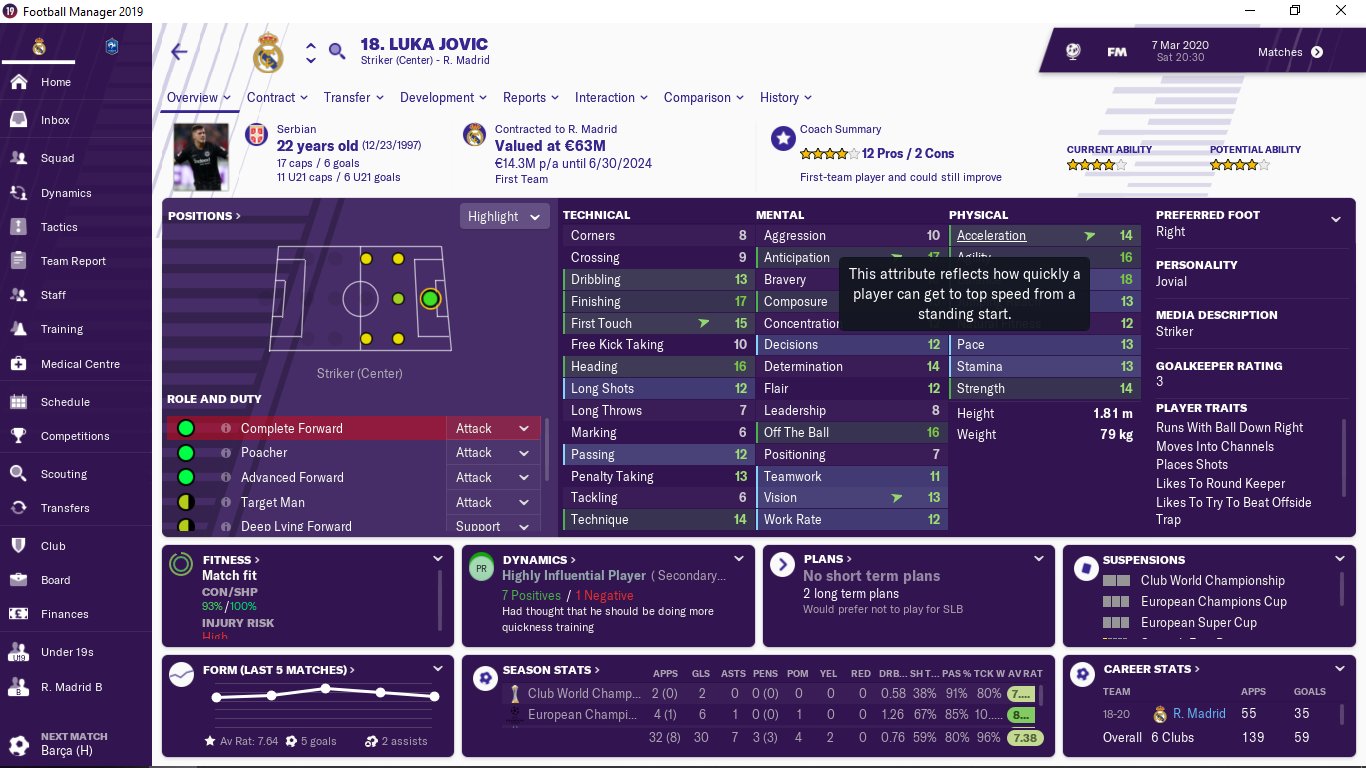Screen dimensions: 1366x768
Task: Select Transfers in the sidebar
Action: tap(65, 508)
